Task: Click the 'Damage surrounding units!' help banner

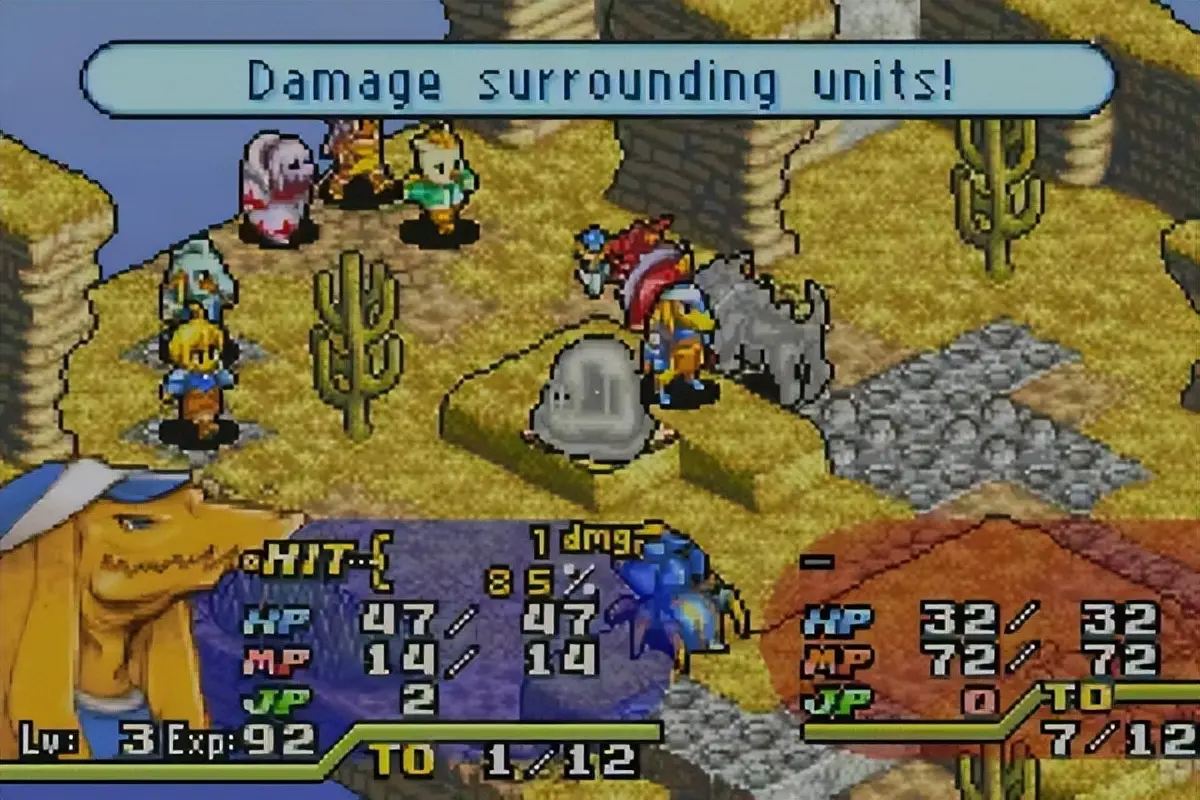Action: (x=598, y=81)
